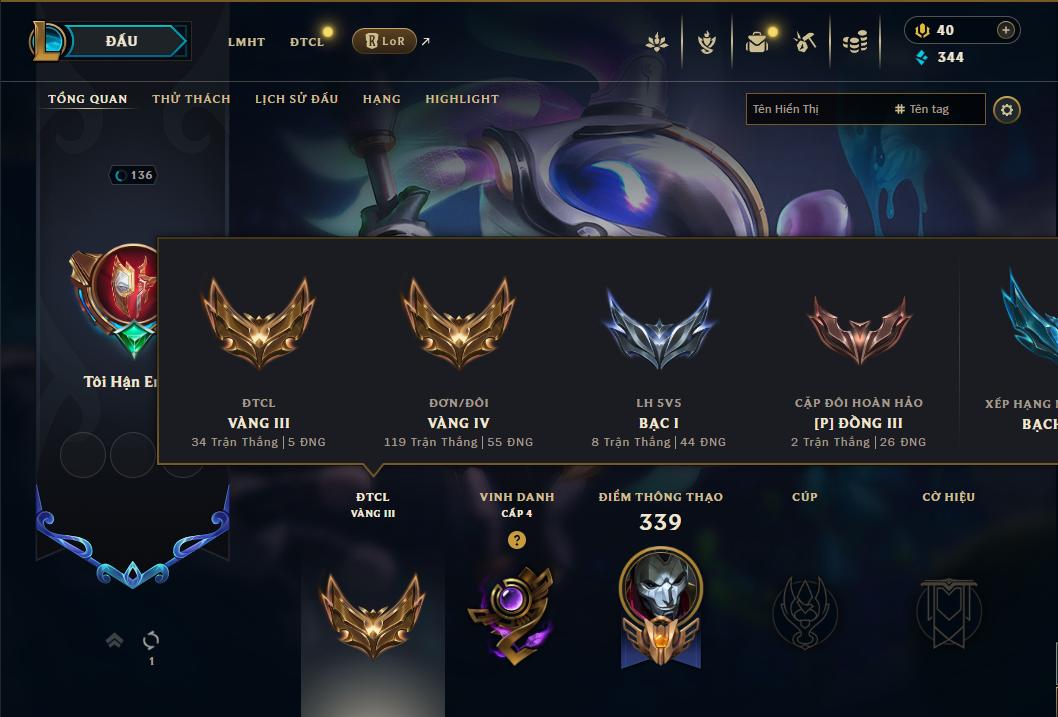Viewport: 1058px width, 717px height.
Task: Start a match with the ĐẤU button
Action: point(121,41)
